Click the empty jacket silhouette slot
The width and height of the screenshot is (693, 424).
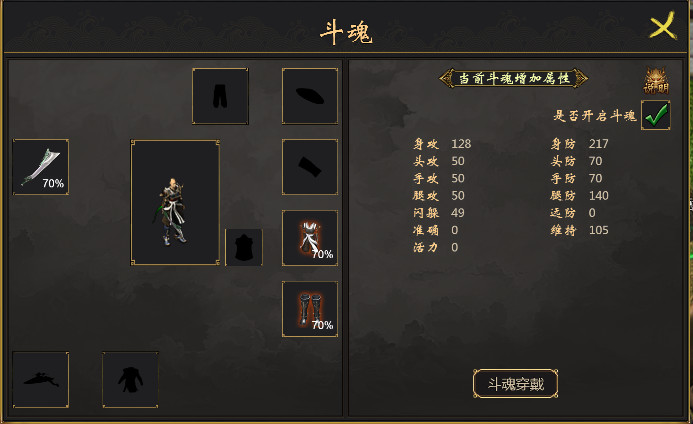130,379
